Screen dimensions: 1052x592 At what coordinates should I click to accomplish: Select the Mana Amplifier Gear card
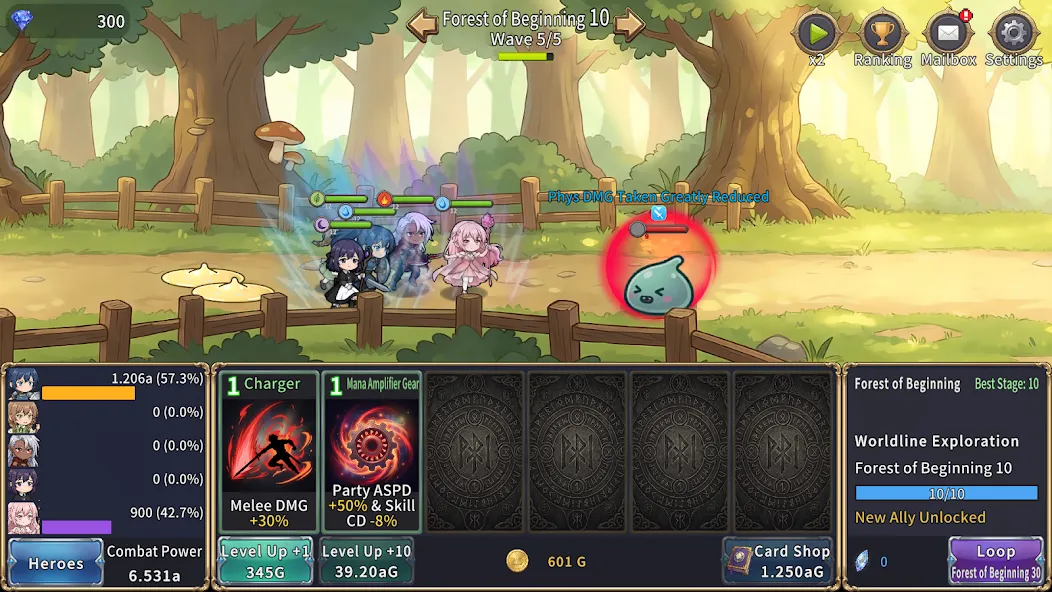click(x=371, y=452)
